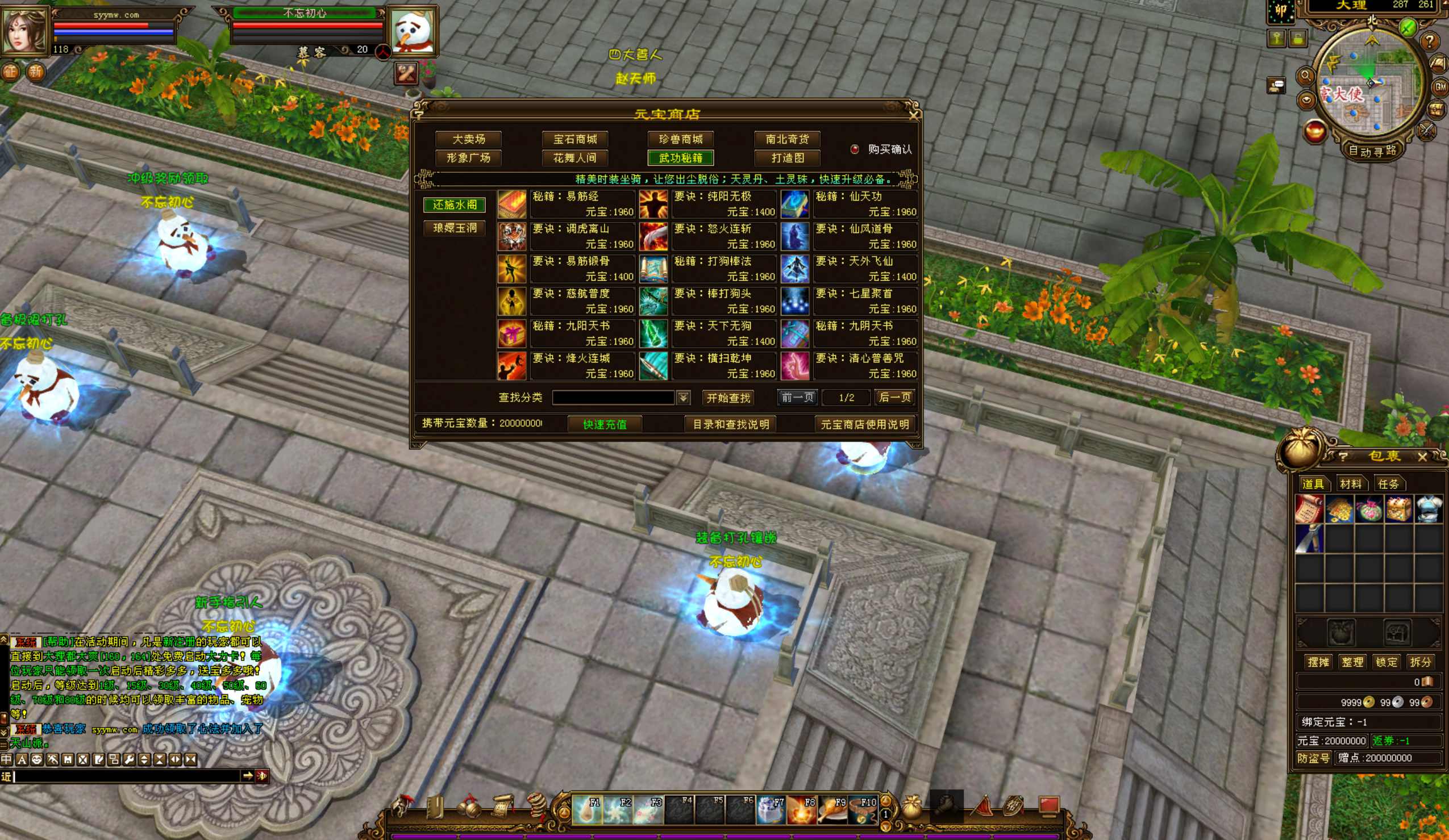The width and height of the screenshot is (1449, 840).
Task: Close the 包裹 inventory panel
Action: 1422,457
